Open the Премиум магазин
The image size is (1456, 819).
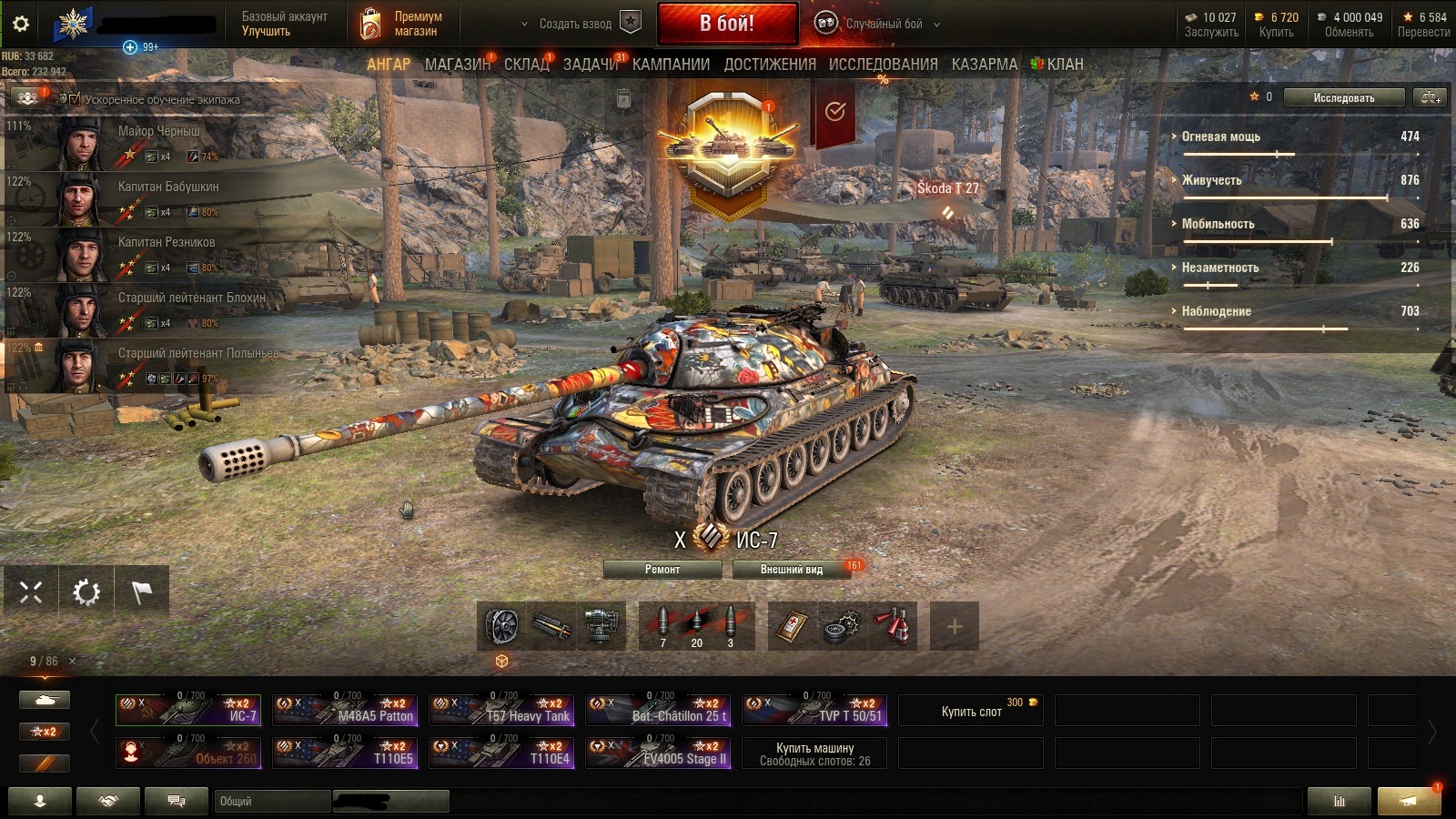pyautogui.click(x=400, y=24)
